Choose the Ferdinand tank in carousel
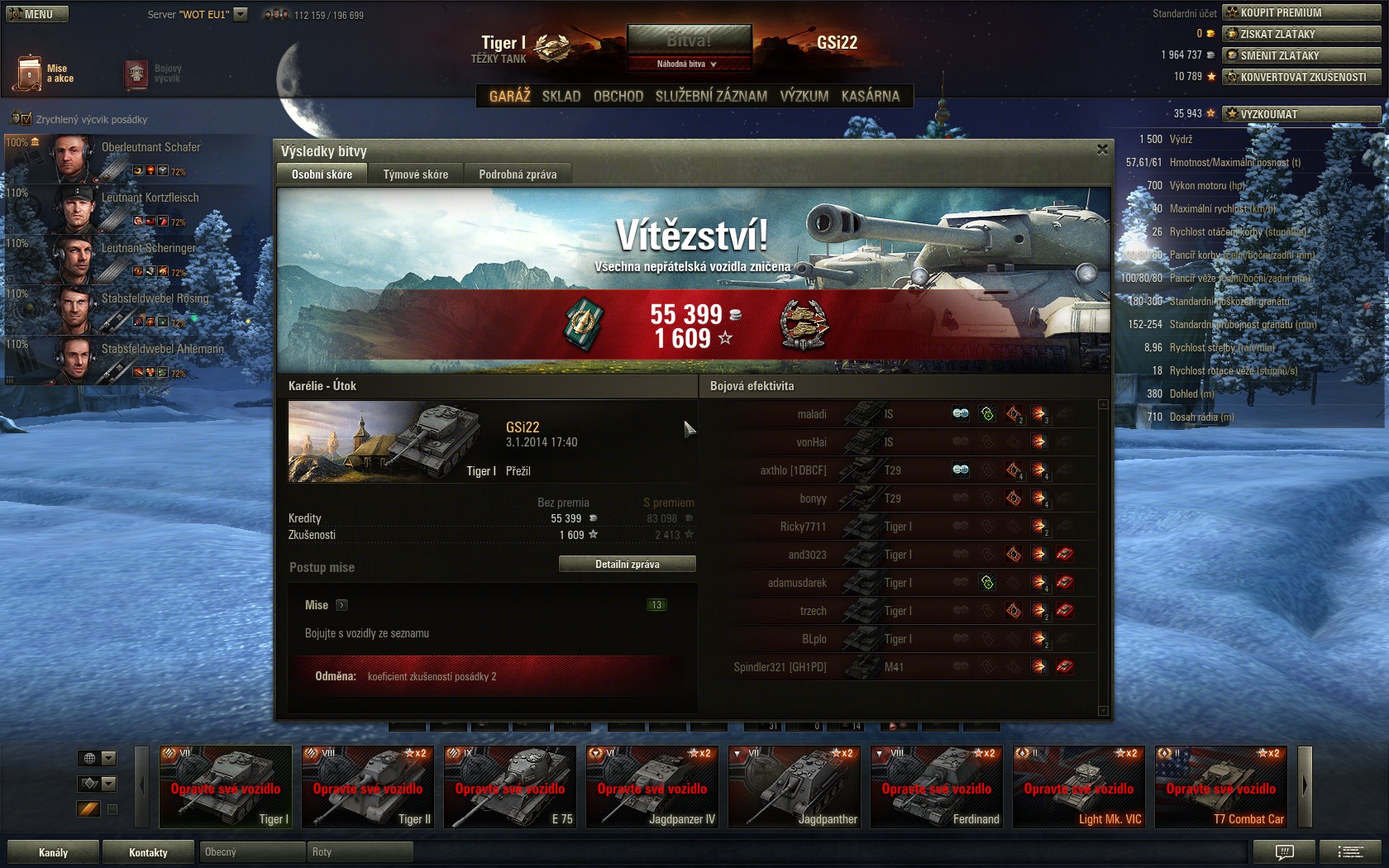Image resolution: width=1389 pixels, height=868 pixels. [x=937, y=787]
